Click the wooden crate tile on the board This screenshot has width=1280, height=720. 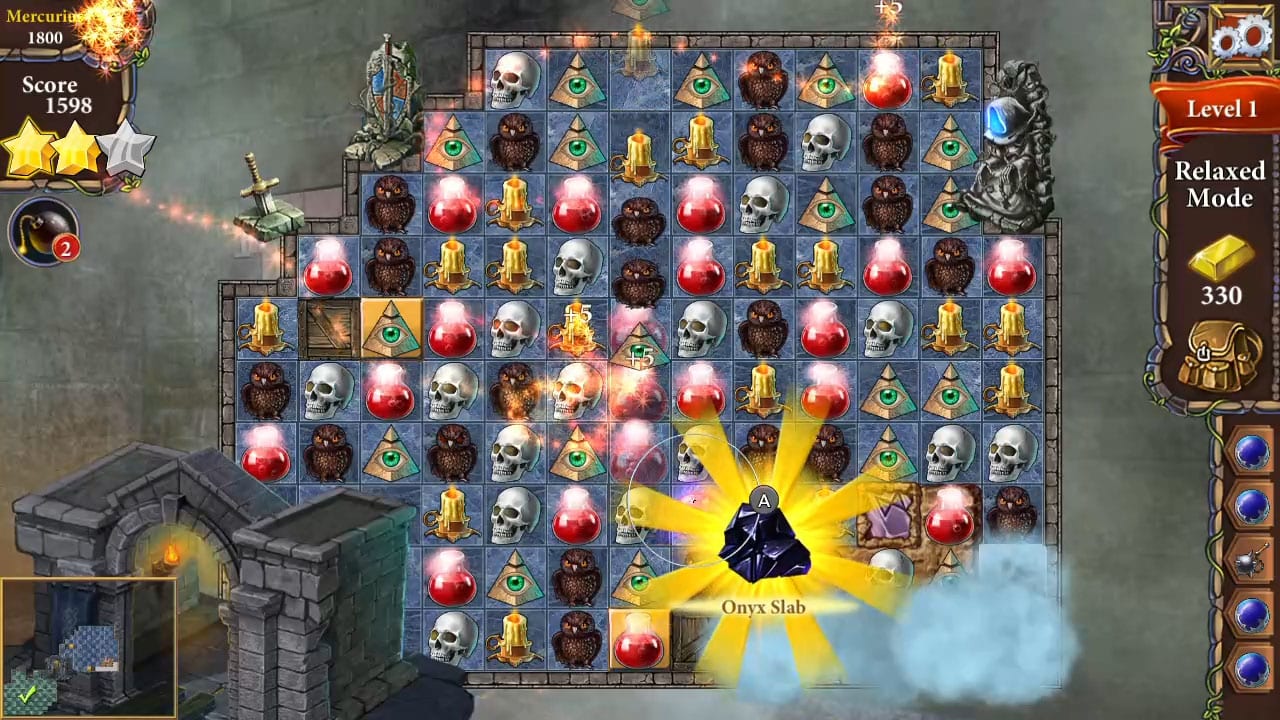(x=327, y=327)
